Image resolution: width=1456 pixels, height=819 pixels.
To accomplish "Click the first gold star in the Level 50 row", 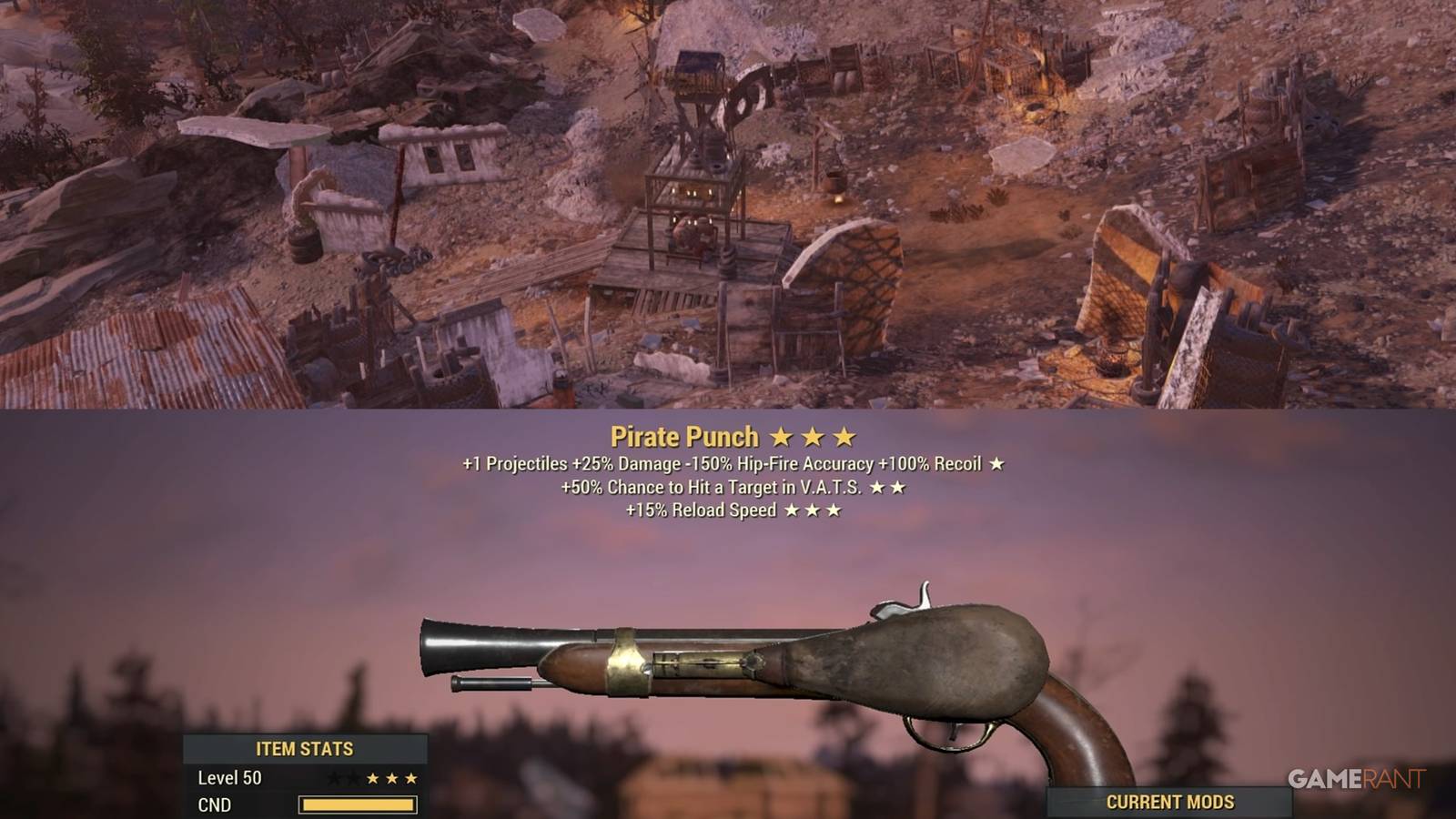I will pos(374,778).
